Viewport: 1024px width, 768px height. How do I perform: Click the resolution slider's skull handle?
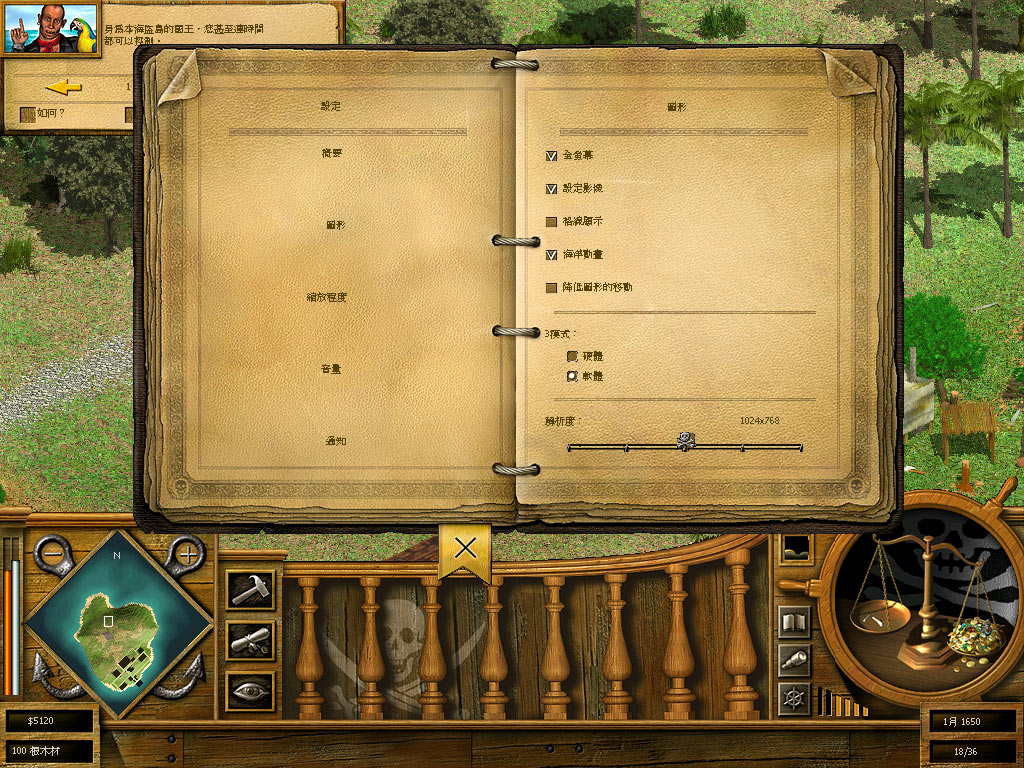686,440
